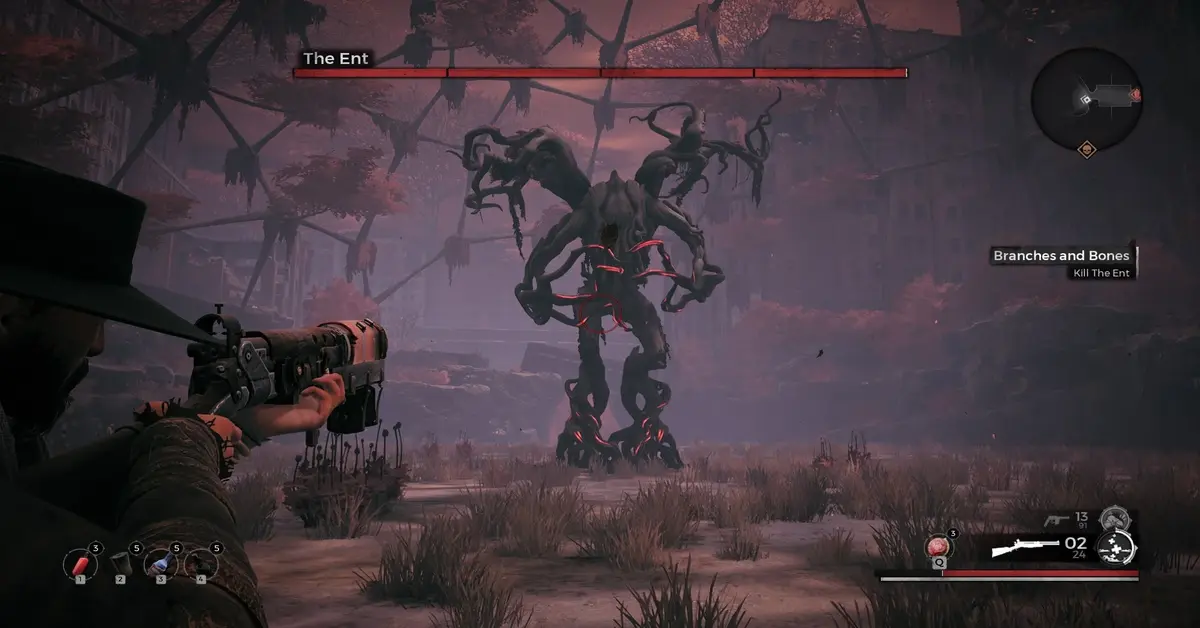Select the dark item in slot 4
The height and width of the screenshot is (628, 1200).
[201, 562]
